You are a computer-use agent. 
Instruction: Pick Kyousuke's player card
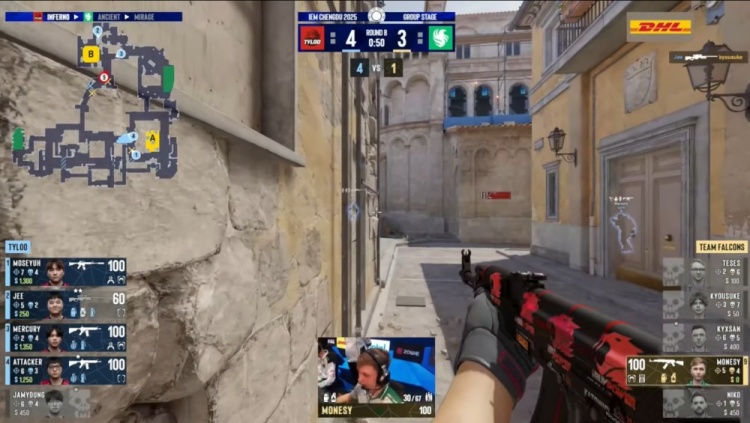705,303
